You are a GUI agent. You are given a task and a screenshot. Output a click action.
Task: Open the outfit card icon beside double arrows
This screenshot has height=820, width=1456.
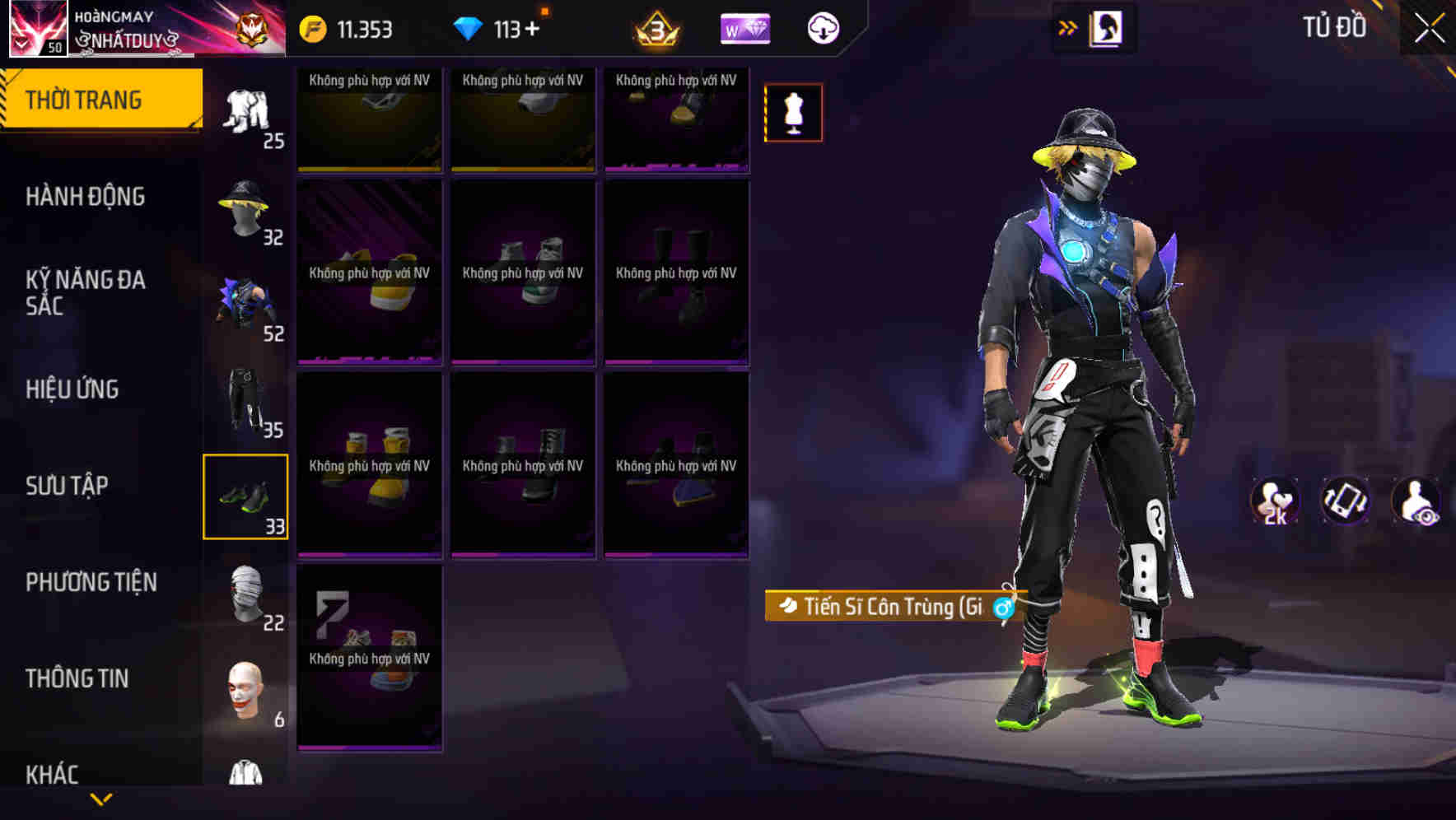1104,27
